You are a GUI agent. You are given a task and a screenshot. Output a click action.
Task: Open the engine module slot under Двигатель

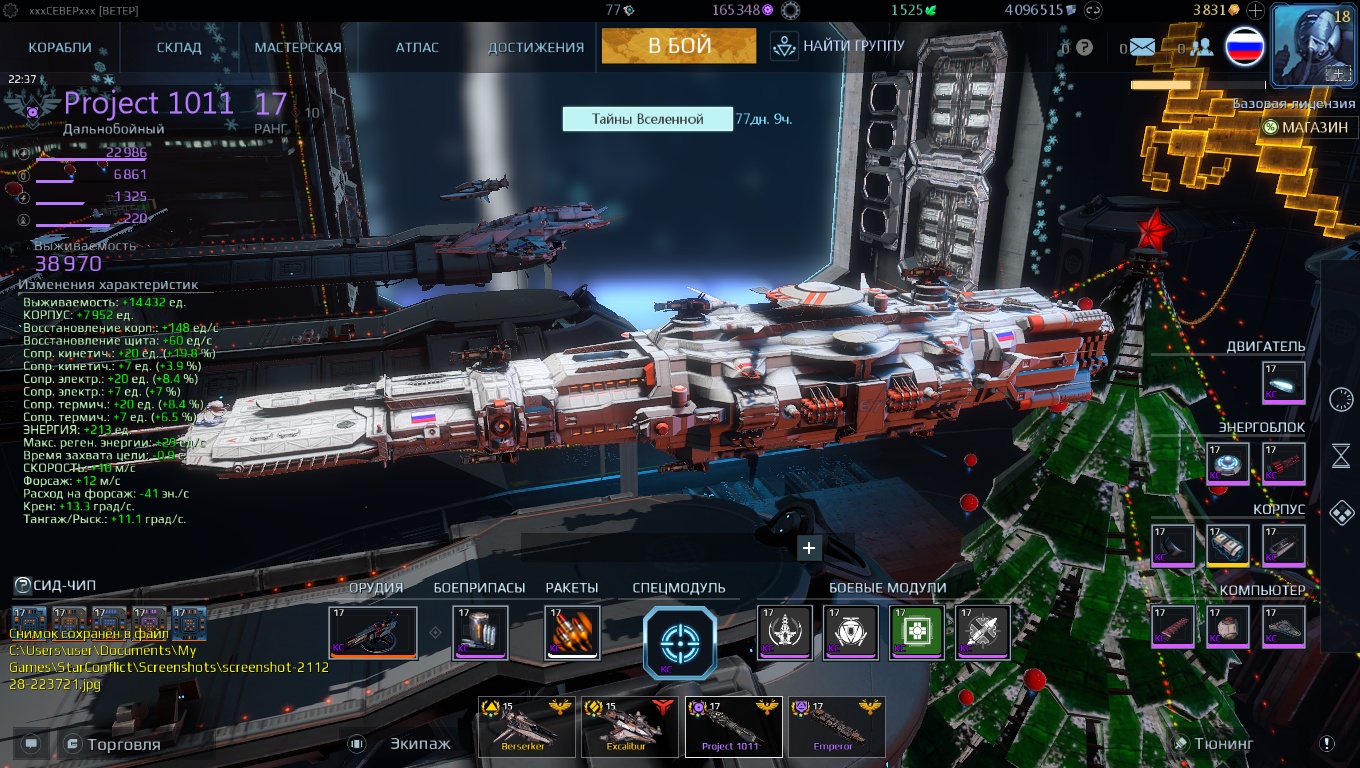pyautogui.click(x=1283, y=382)
